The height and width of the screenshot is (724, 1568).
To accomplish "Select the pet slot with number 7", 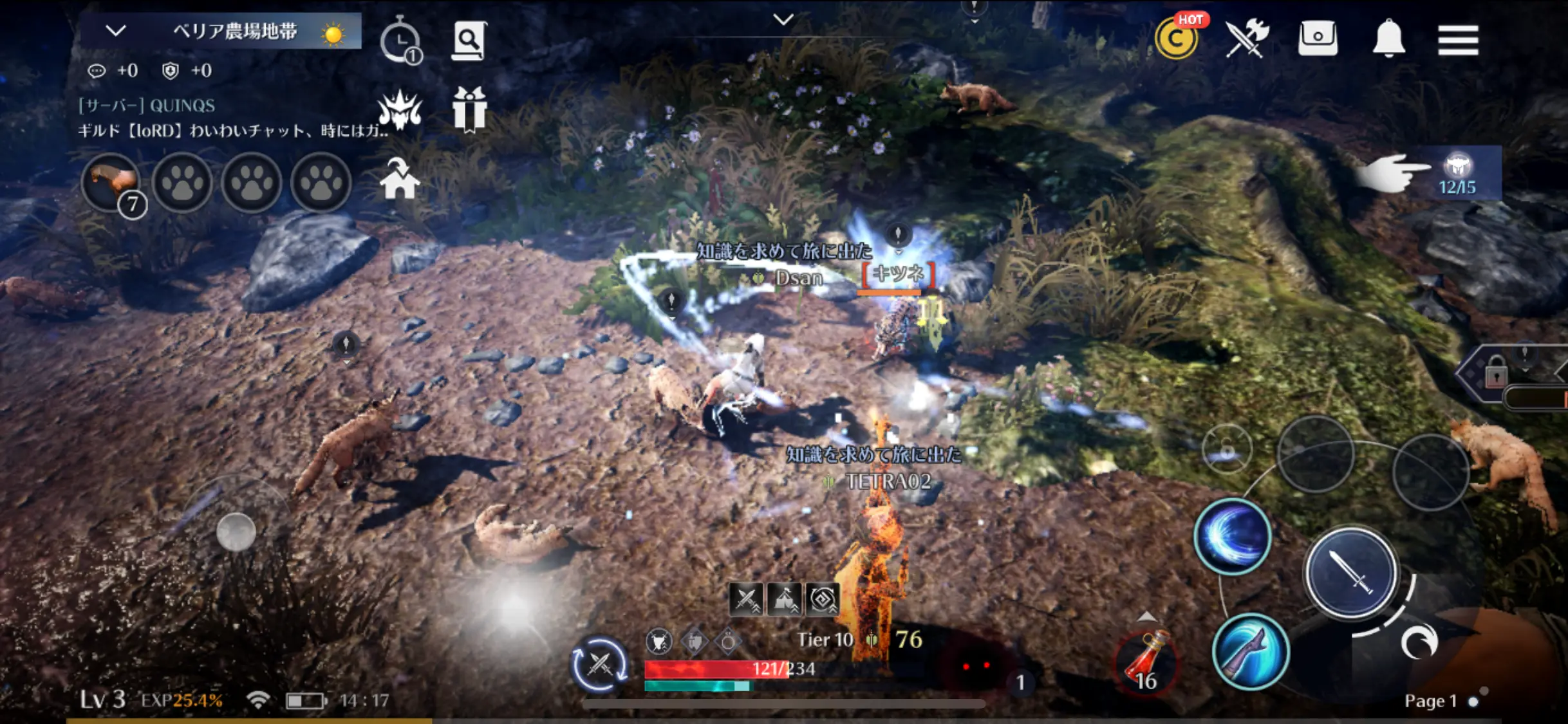I will (112, 183).
